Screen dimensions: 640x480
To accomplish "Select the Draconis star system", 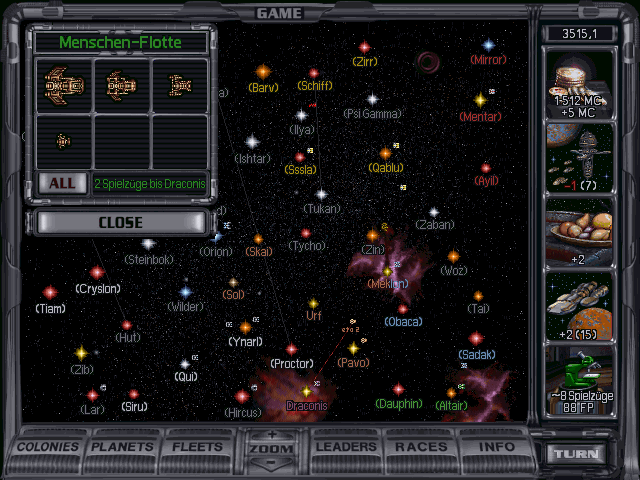I will pos(306,392).
